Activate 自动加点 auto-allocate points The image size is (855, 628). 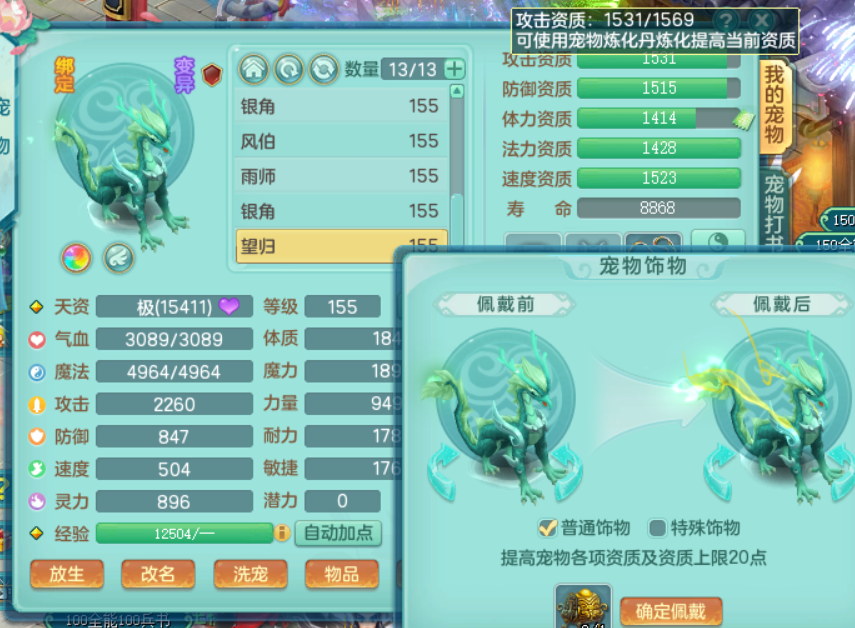tap(338, 533)
